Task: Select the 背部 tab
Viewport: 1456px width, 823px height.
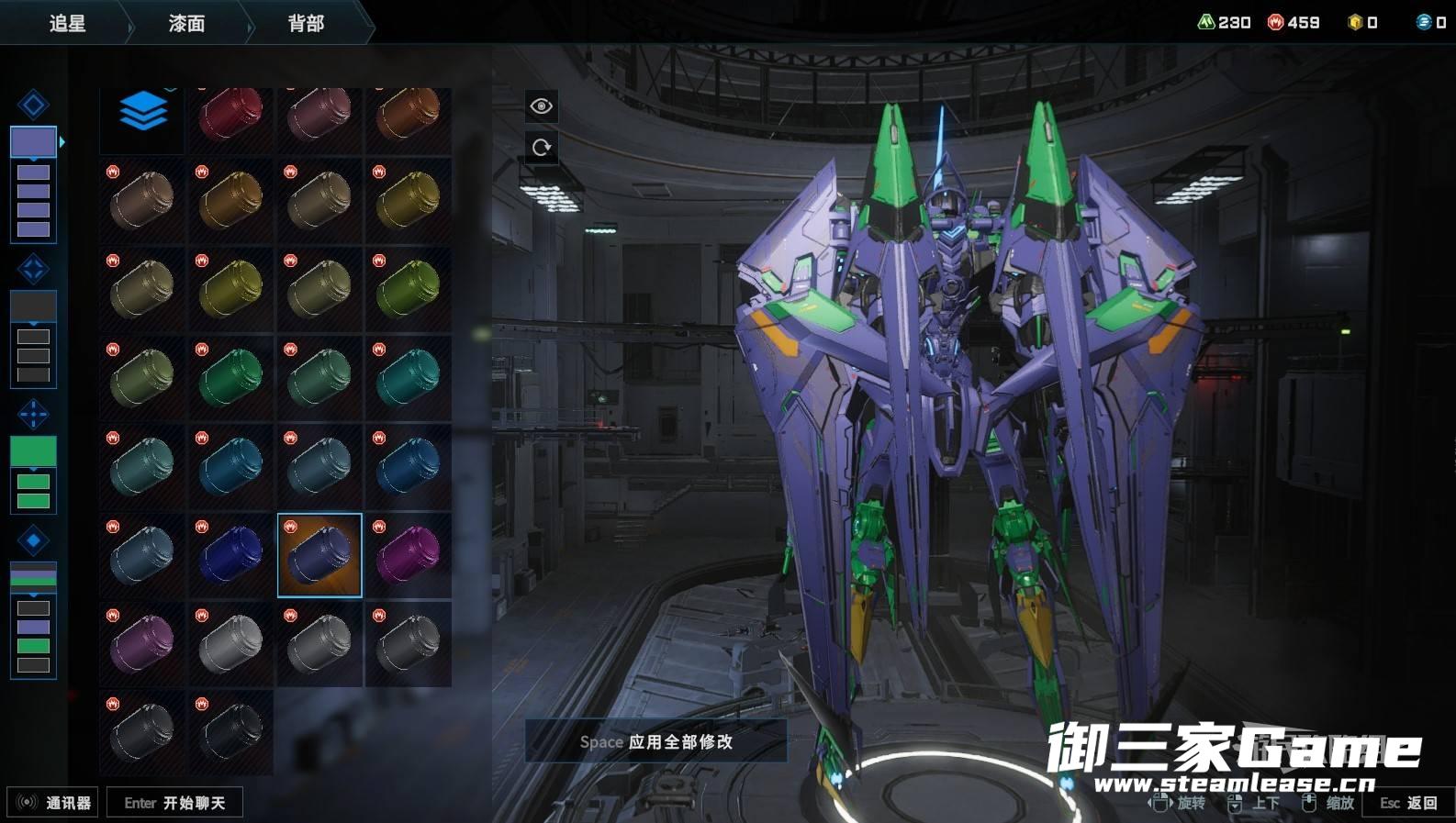Action: coord(306,23)
